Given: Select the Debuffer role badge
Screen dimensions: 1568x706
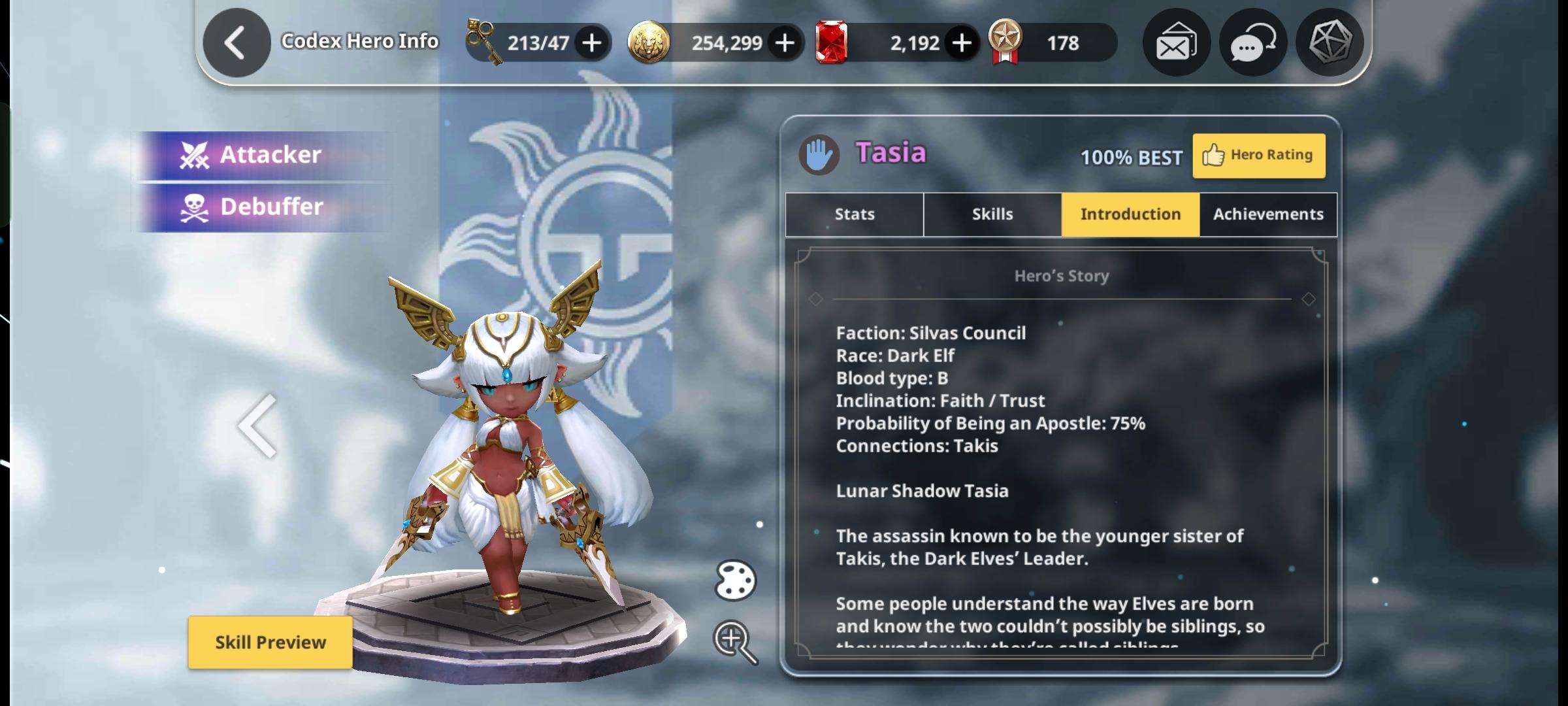Looking at the screenshot, I should point(261,206).
